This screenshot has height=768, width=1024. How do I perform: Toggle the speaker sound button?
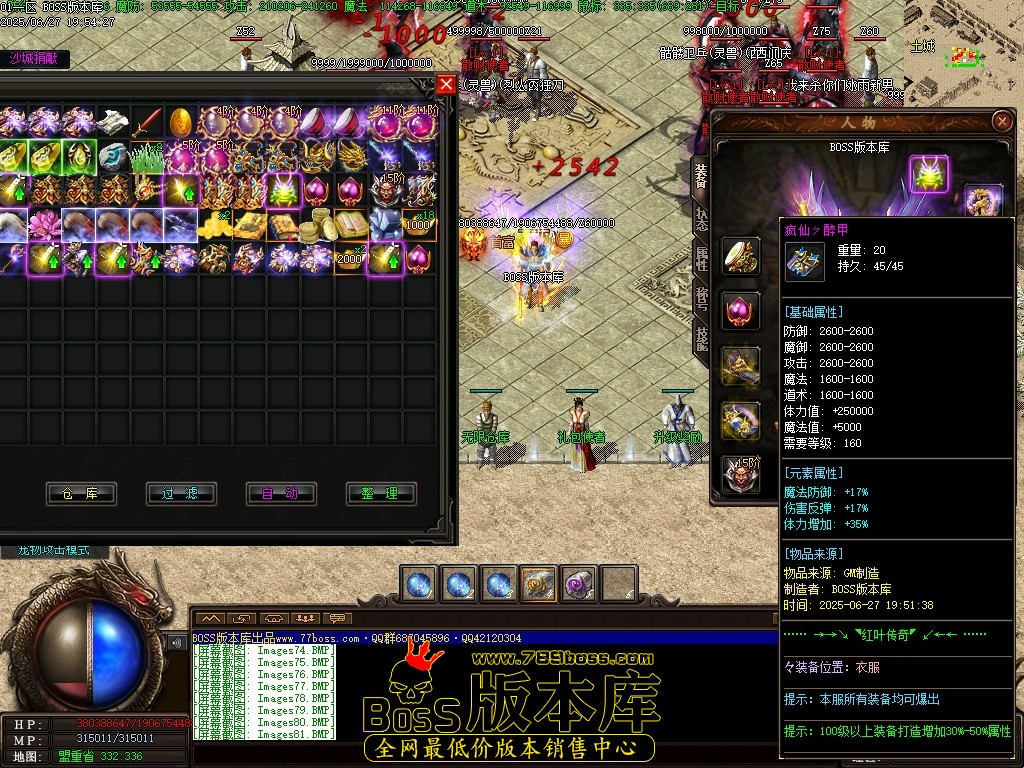coord(177,642)
